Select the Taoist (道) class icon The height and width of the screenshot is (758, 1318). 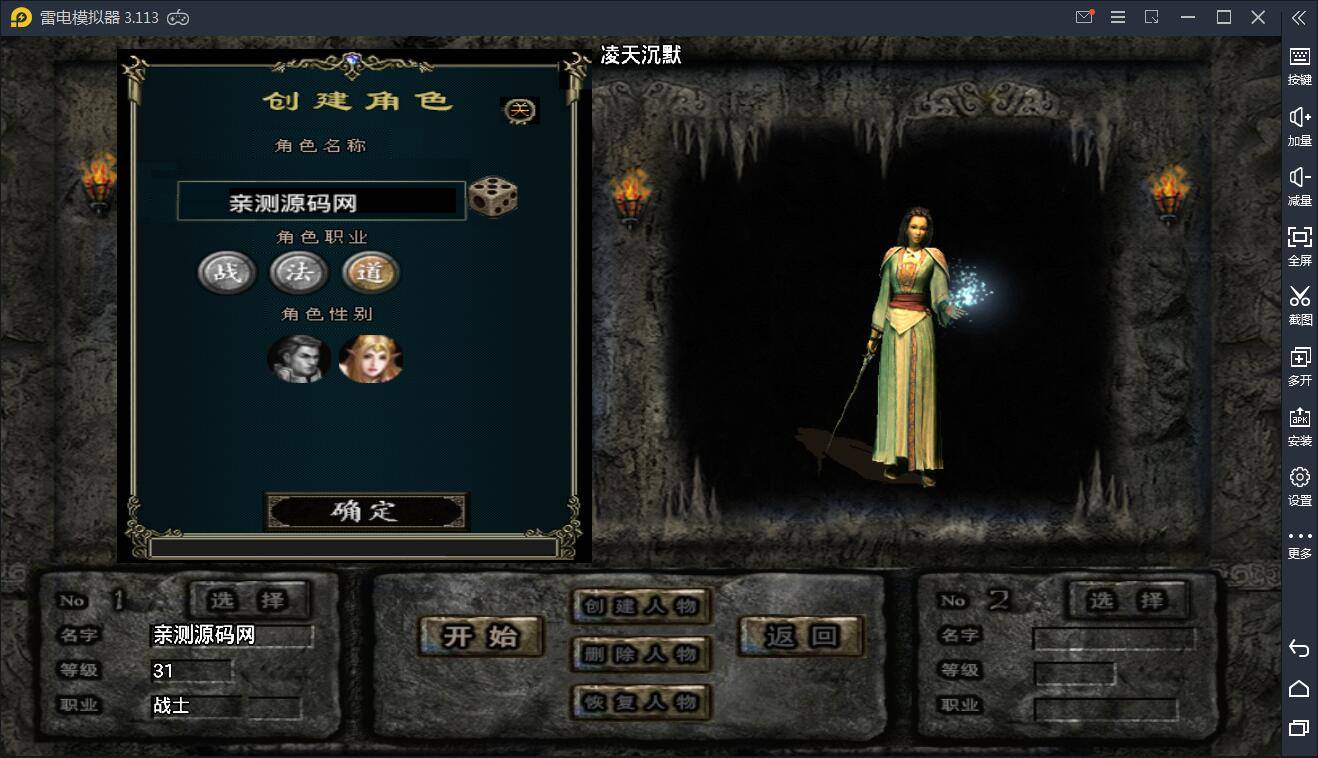click(x=371, y=272)
